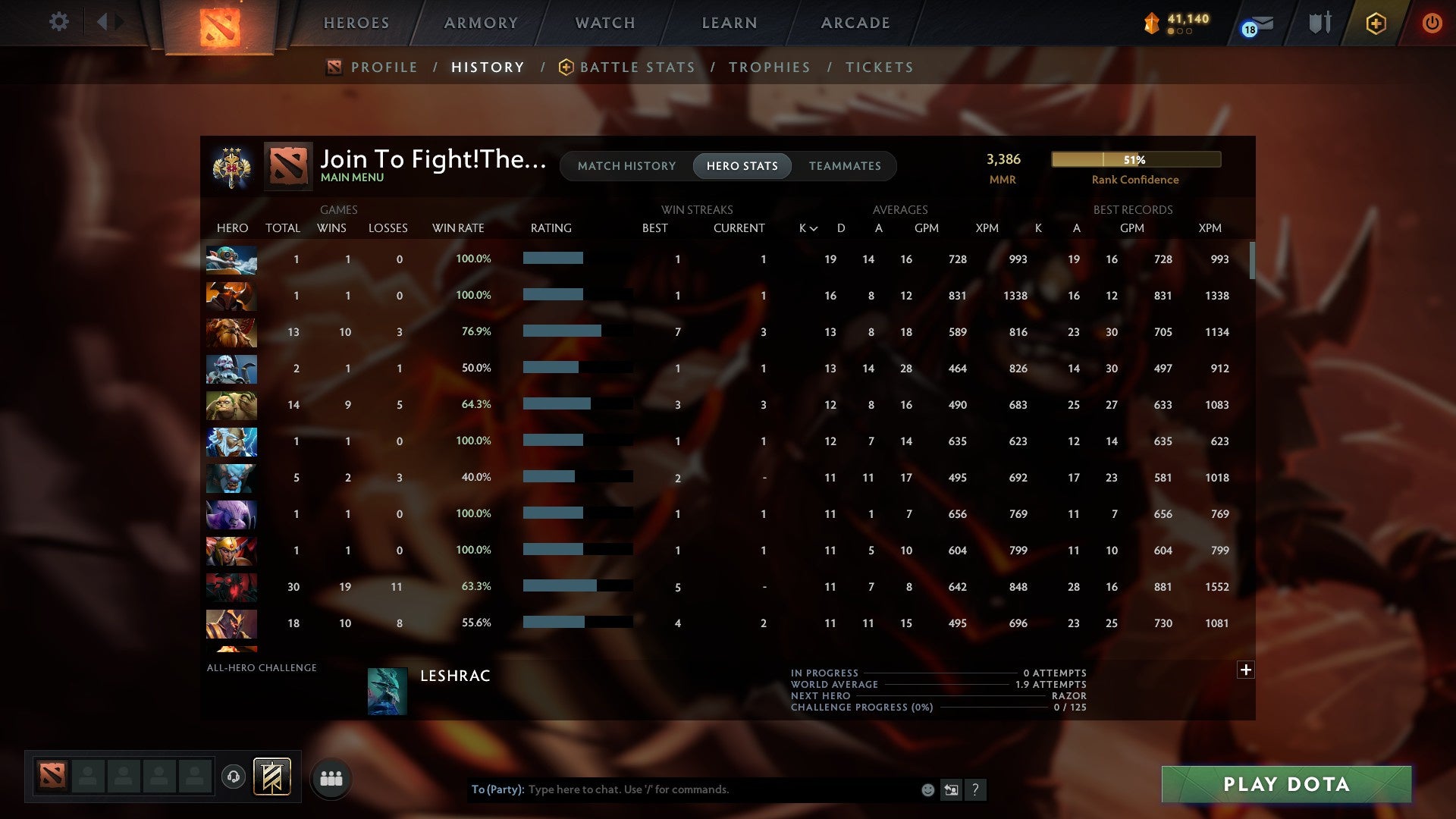
Task: Open the friends list with the three-people icon
Action: [x=331, y=777]
